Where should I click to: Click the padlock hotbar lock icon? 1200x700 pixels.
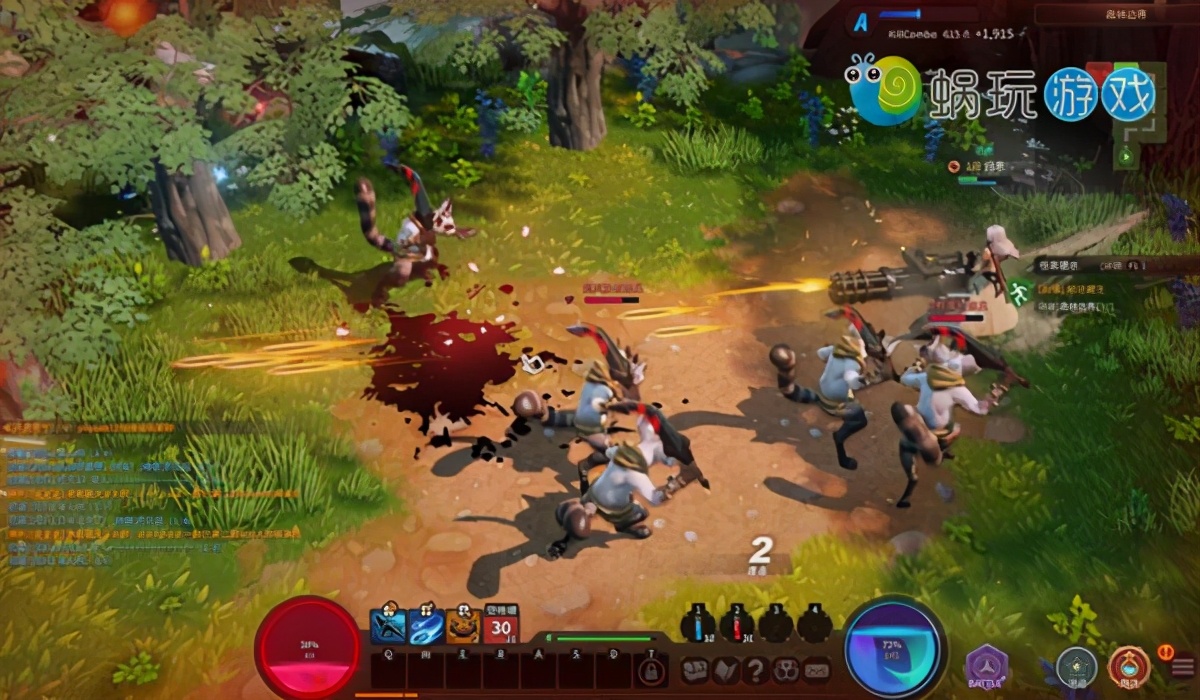click(651, 669)
